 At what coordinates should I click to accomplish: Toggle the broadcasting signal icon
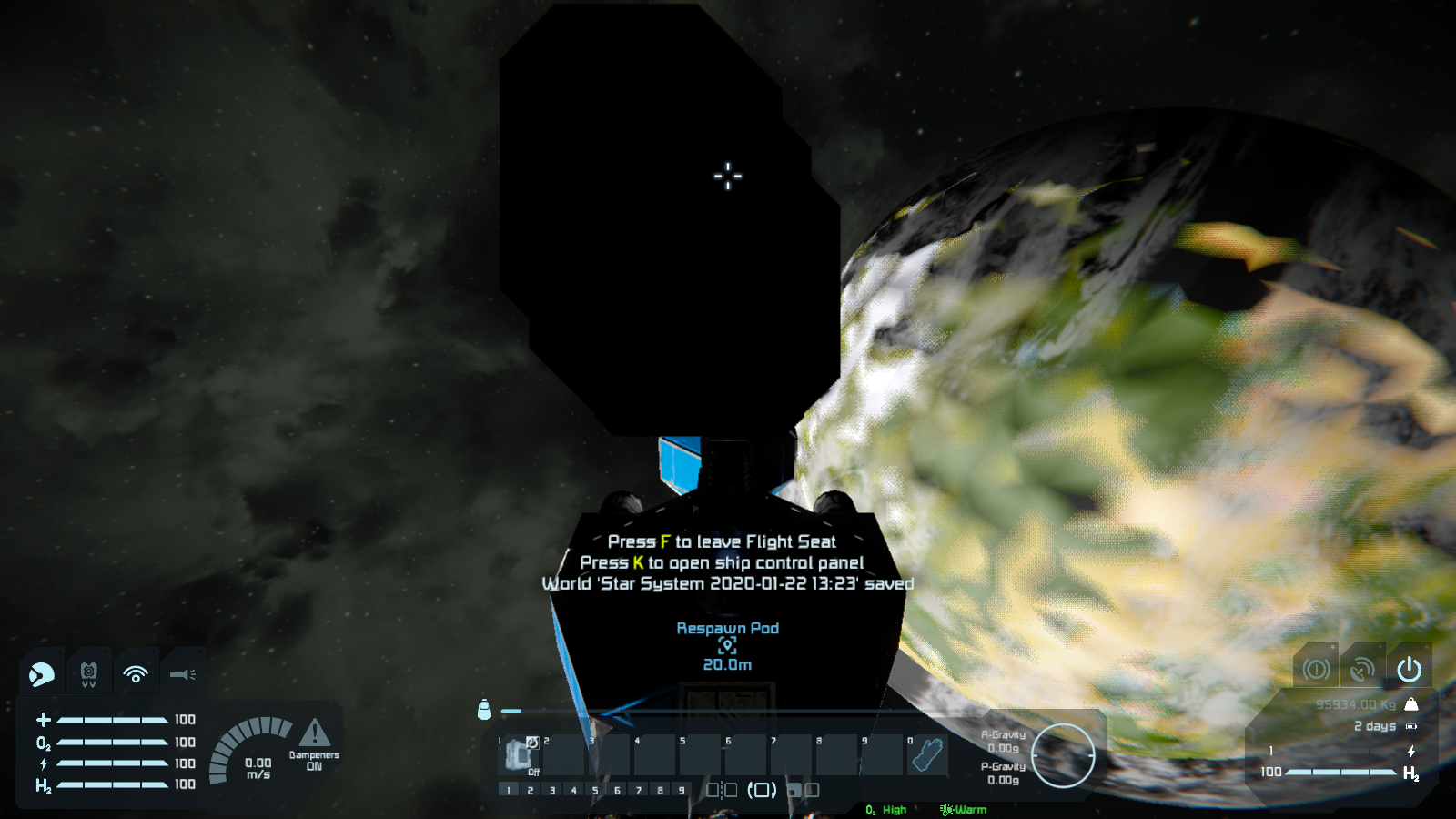pos(136,674)
